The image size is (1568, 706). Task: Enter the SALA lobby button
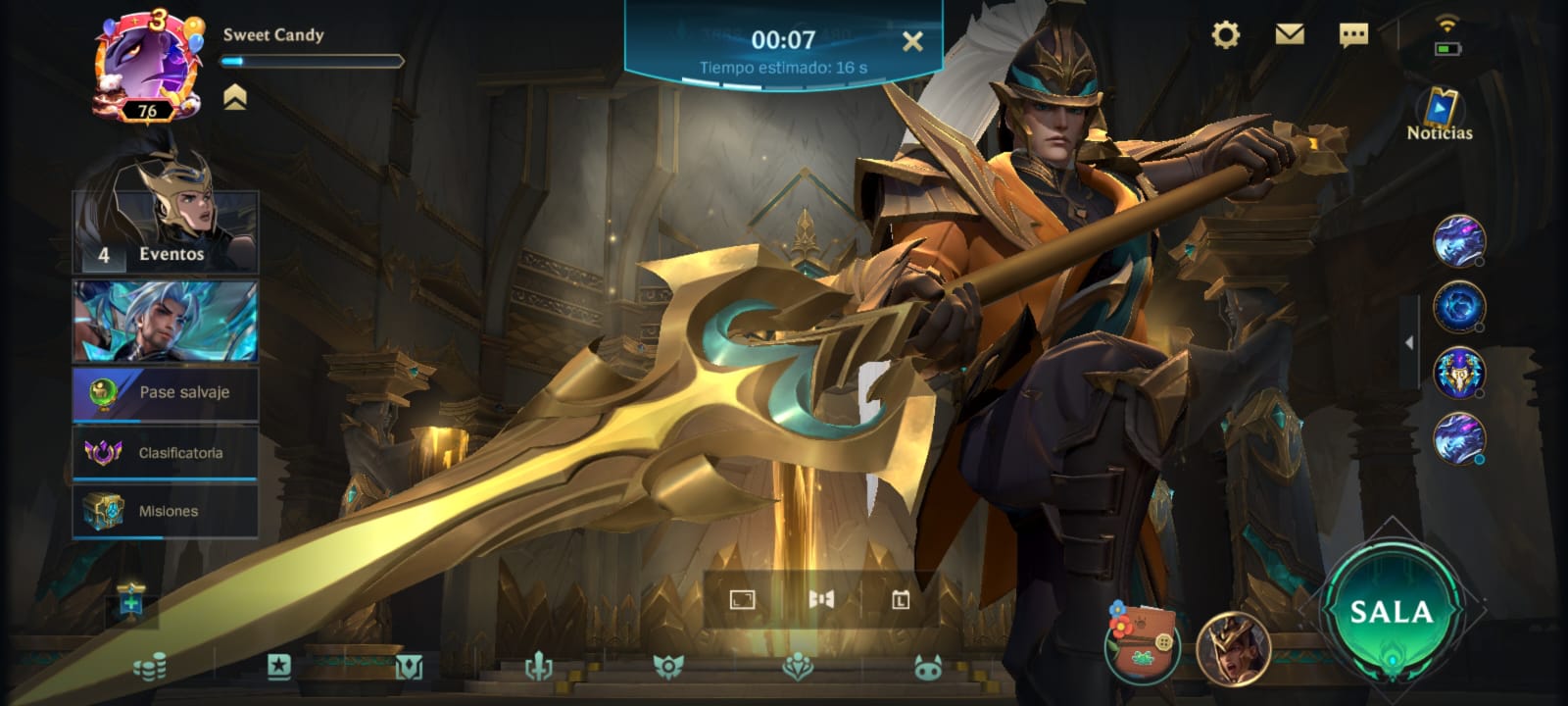click(1392, 612)
